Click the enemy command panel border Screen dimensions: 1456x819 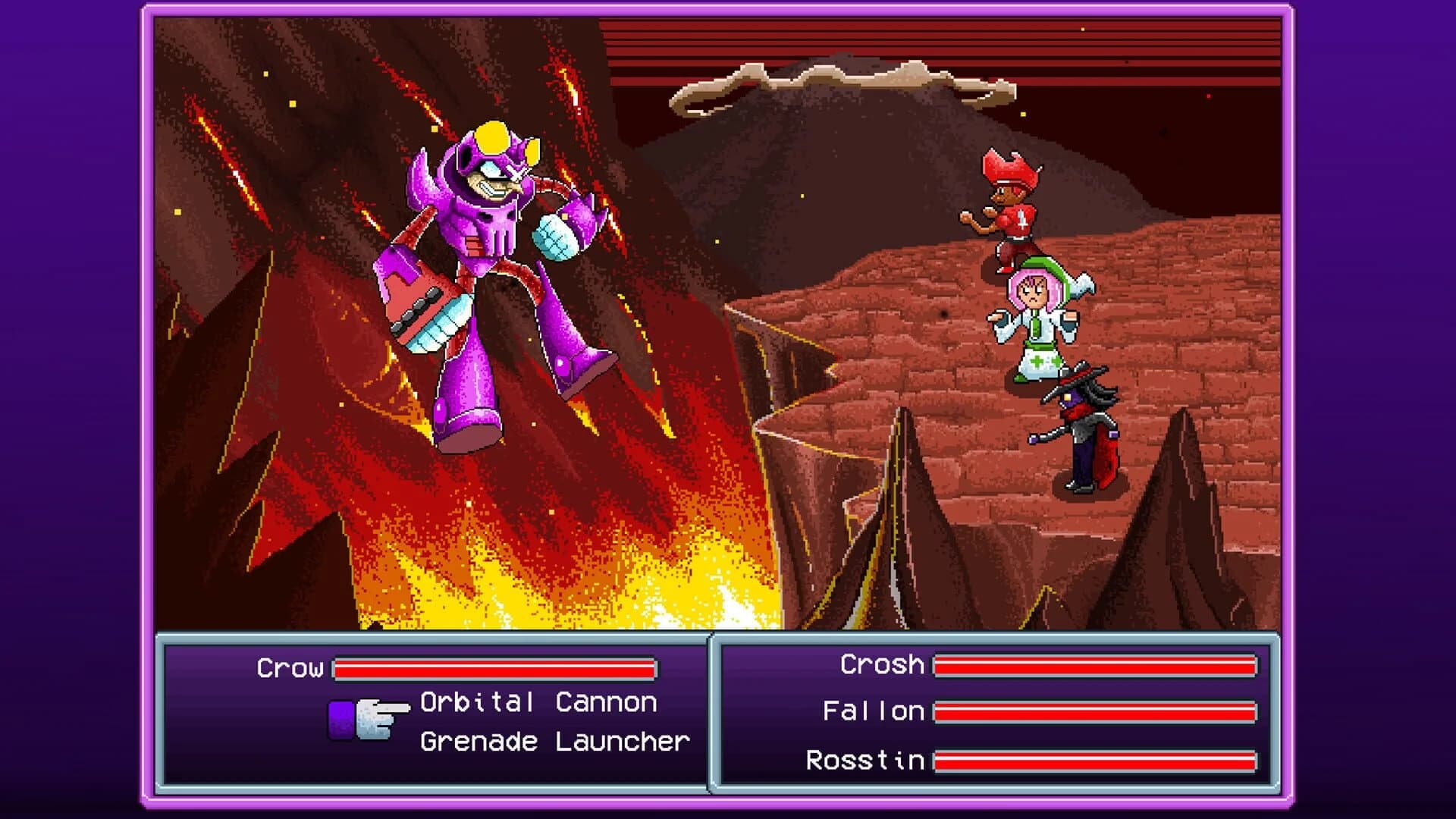tap(432, 639)
